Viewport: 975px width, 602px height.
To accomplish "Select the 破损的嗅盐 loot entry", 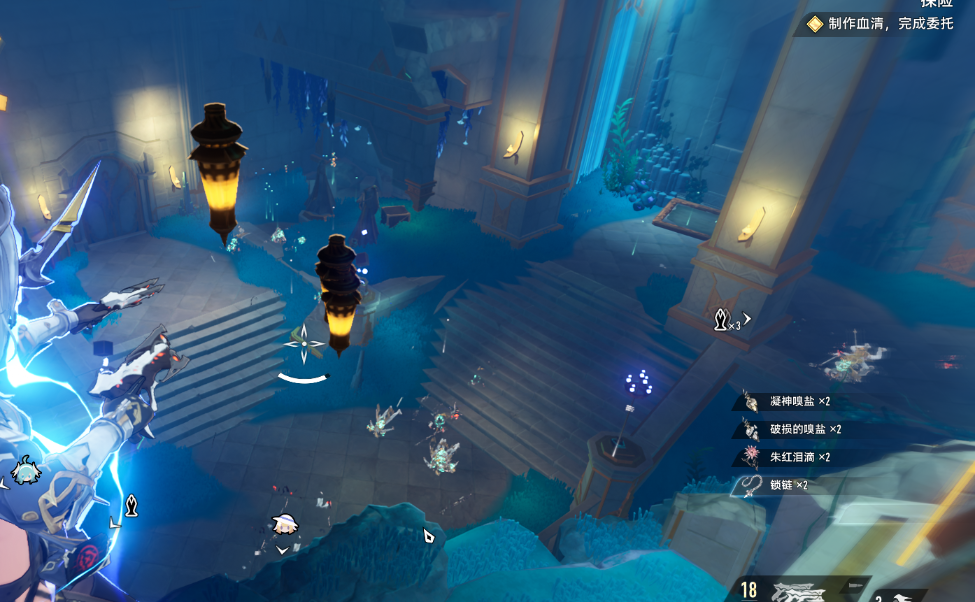I will [x=804, y=429].
